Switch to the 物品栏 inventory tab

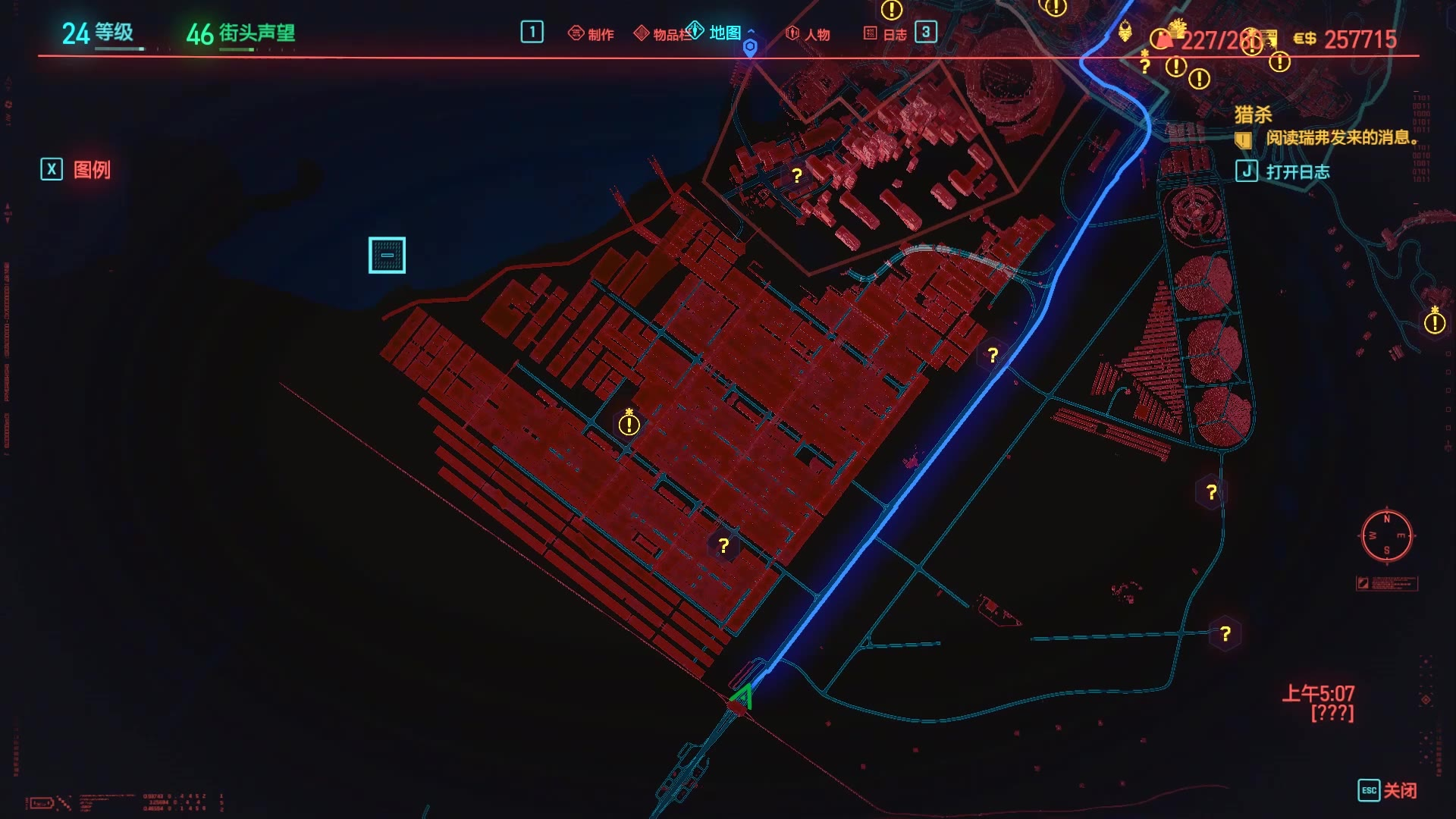click(x=663, y=34)
